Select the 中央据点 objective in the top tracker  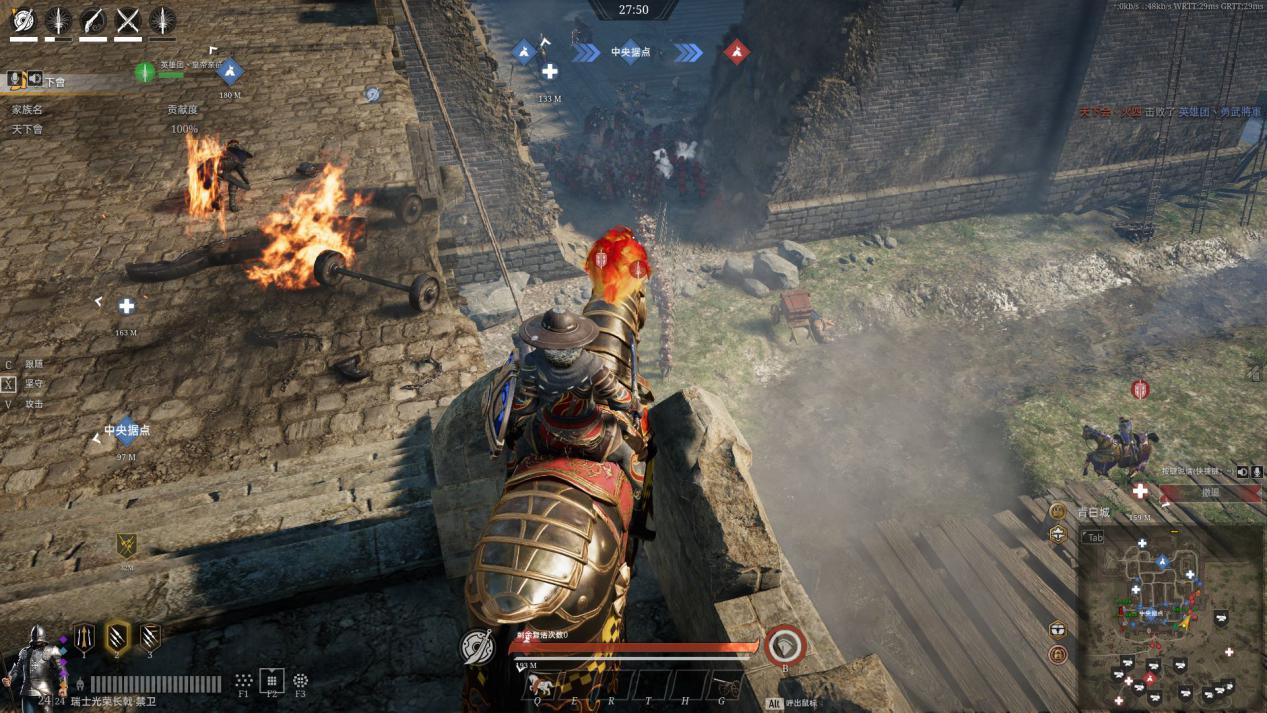[x=630, y=52]
